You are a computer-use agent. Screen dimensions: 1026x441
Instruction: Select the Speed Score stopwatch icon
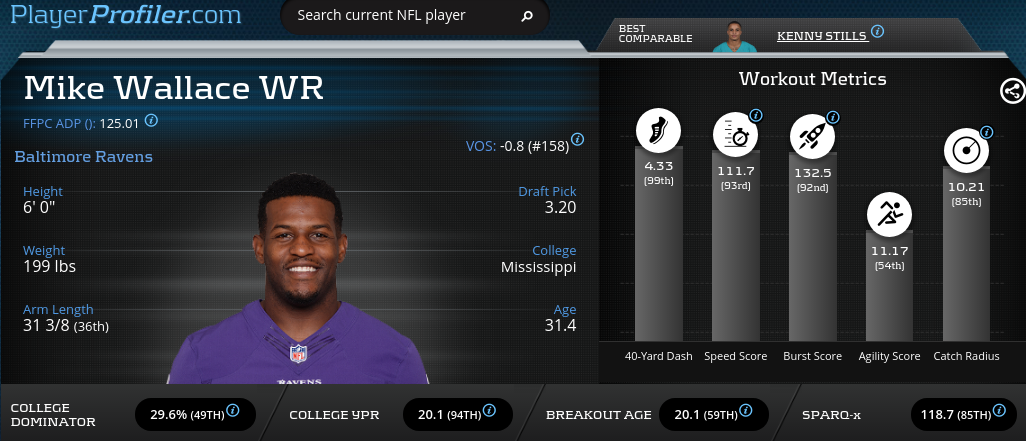734,134
